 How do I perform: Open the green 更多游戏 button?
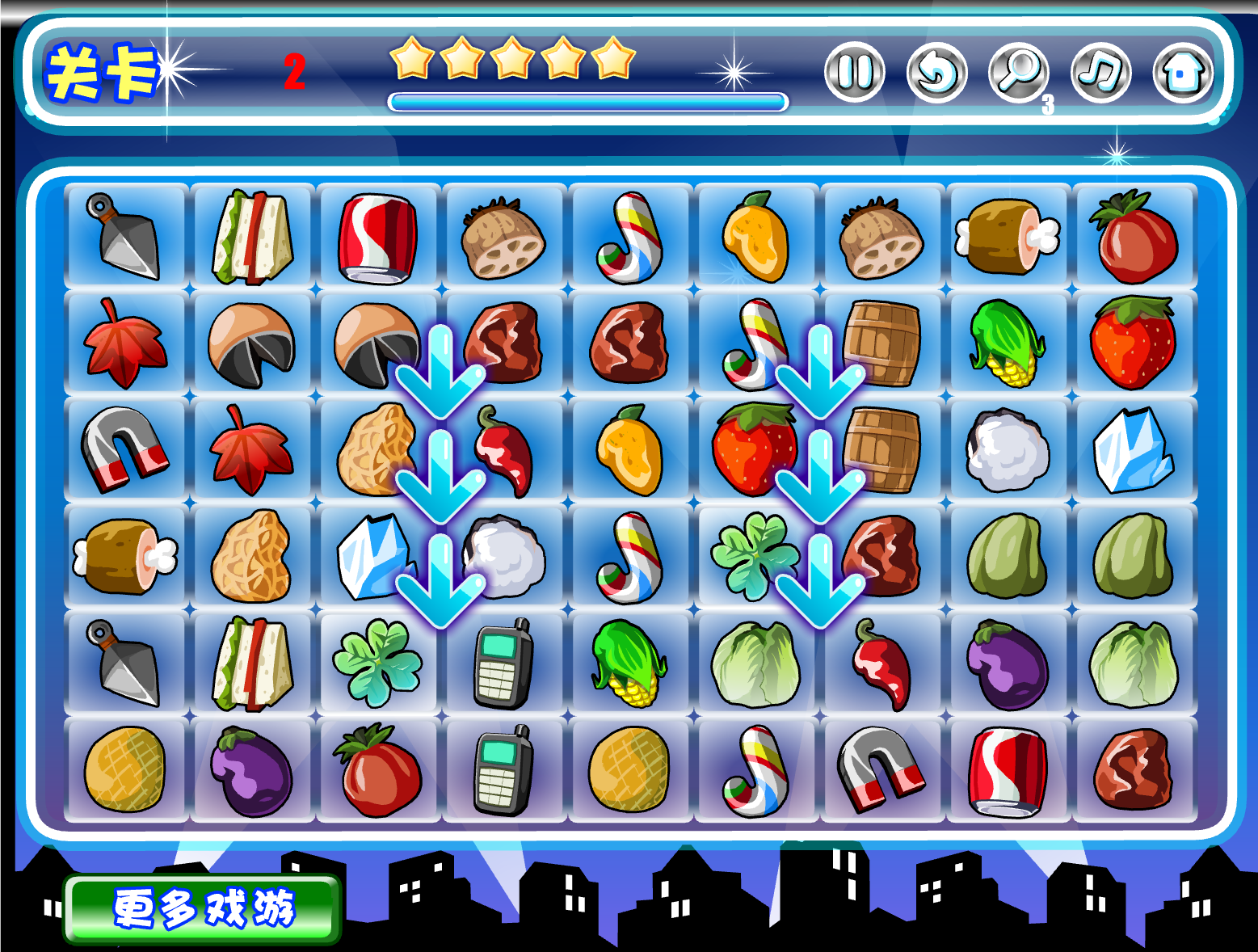click(x=202, y=909)
